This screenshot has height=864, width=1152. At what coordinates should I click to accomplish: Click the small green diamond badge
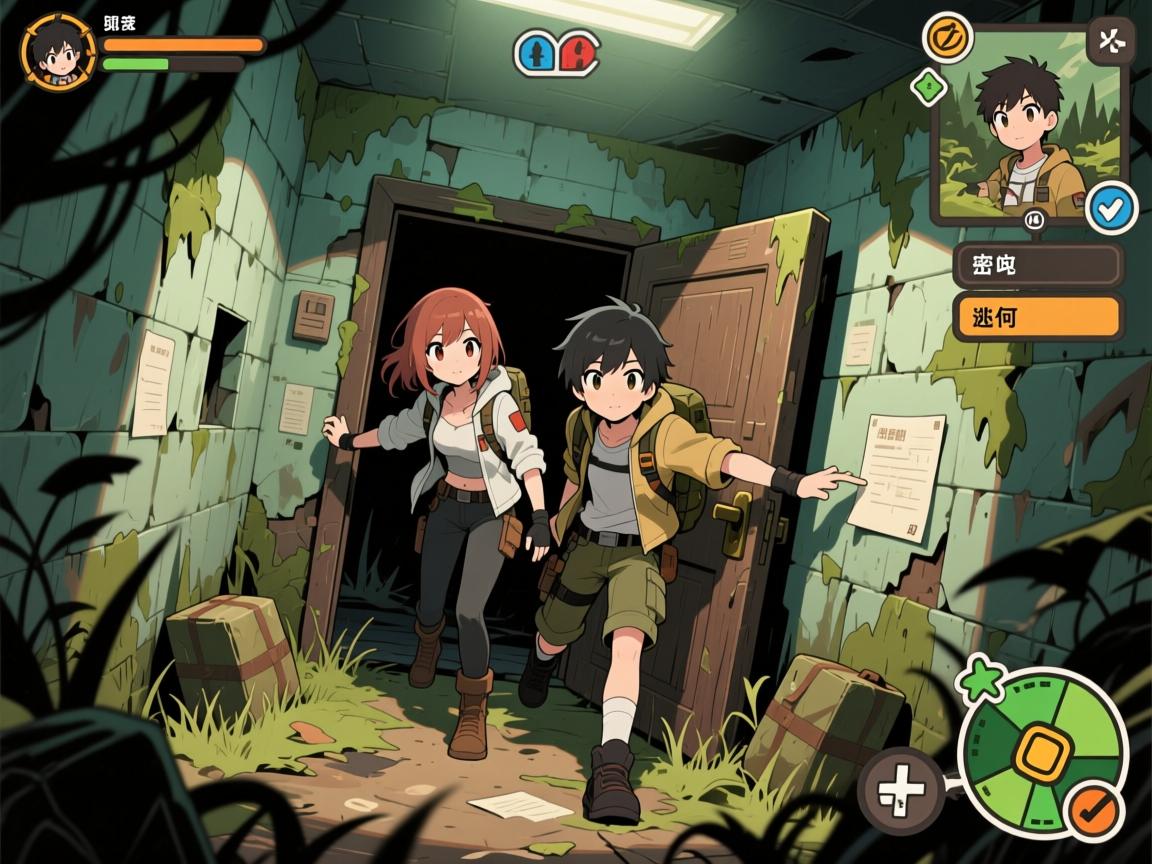click(929, 87)
